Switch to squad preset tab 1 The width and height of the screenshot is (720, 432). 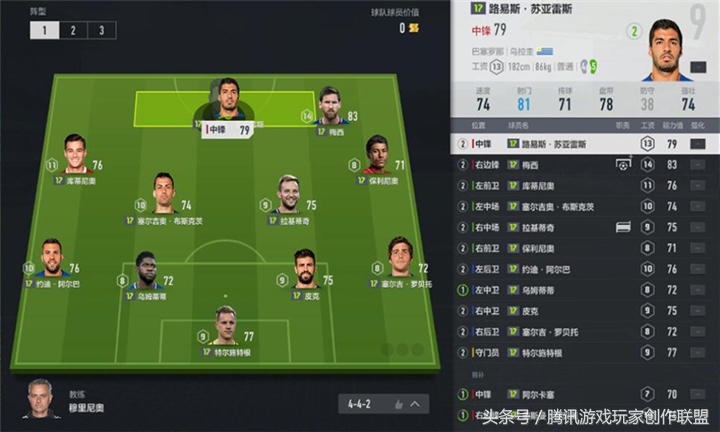click(43, 30)
